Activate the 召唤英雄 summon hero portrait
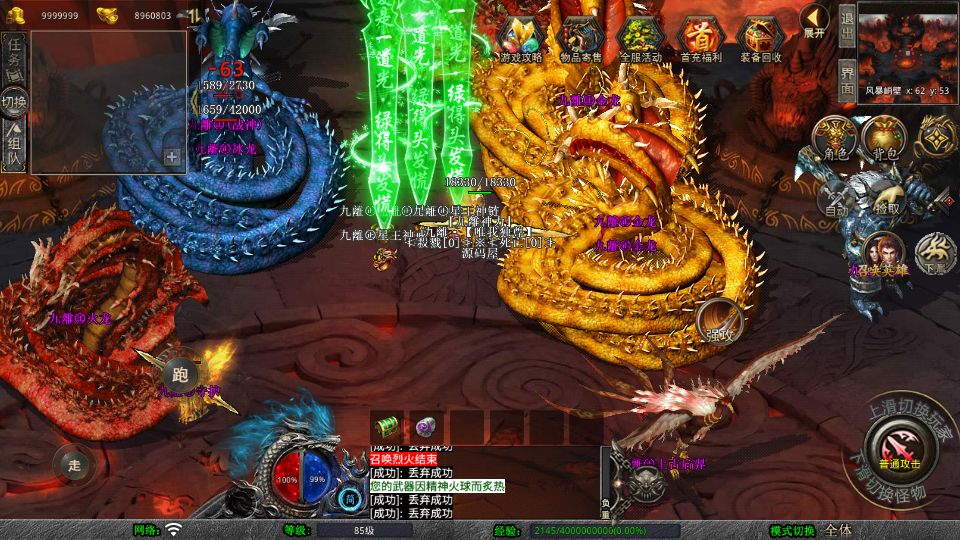Screen dimensions: 960x540 [x=884, y=255]
